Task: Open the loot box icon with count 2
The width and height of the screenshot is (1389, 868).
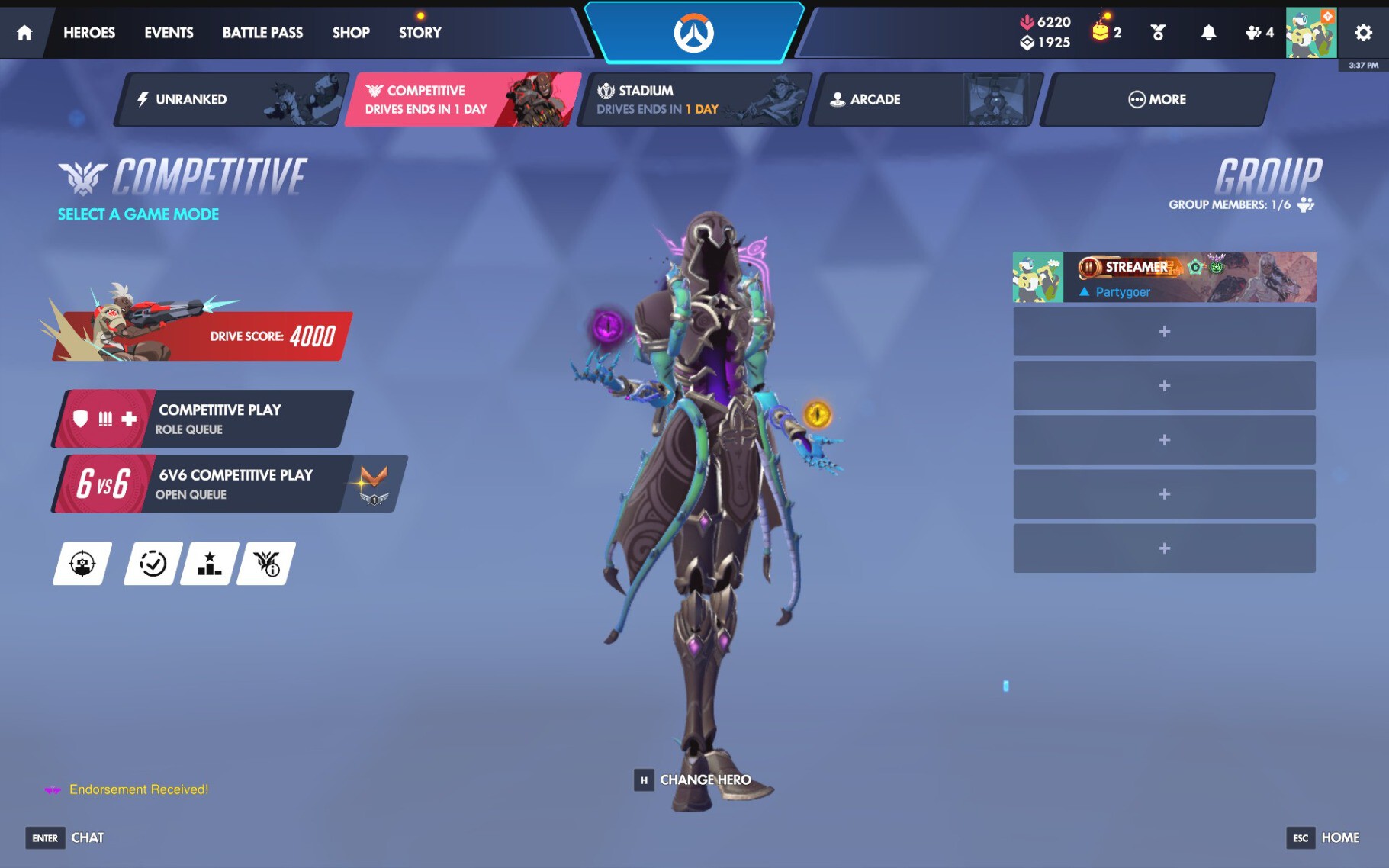Action: (x=1105, y=32)
